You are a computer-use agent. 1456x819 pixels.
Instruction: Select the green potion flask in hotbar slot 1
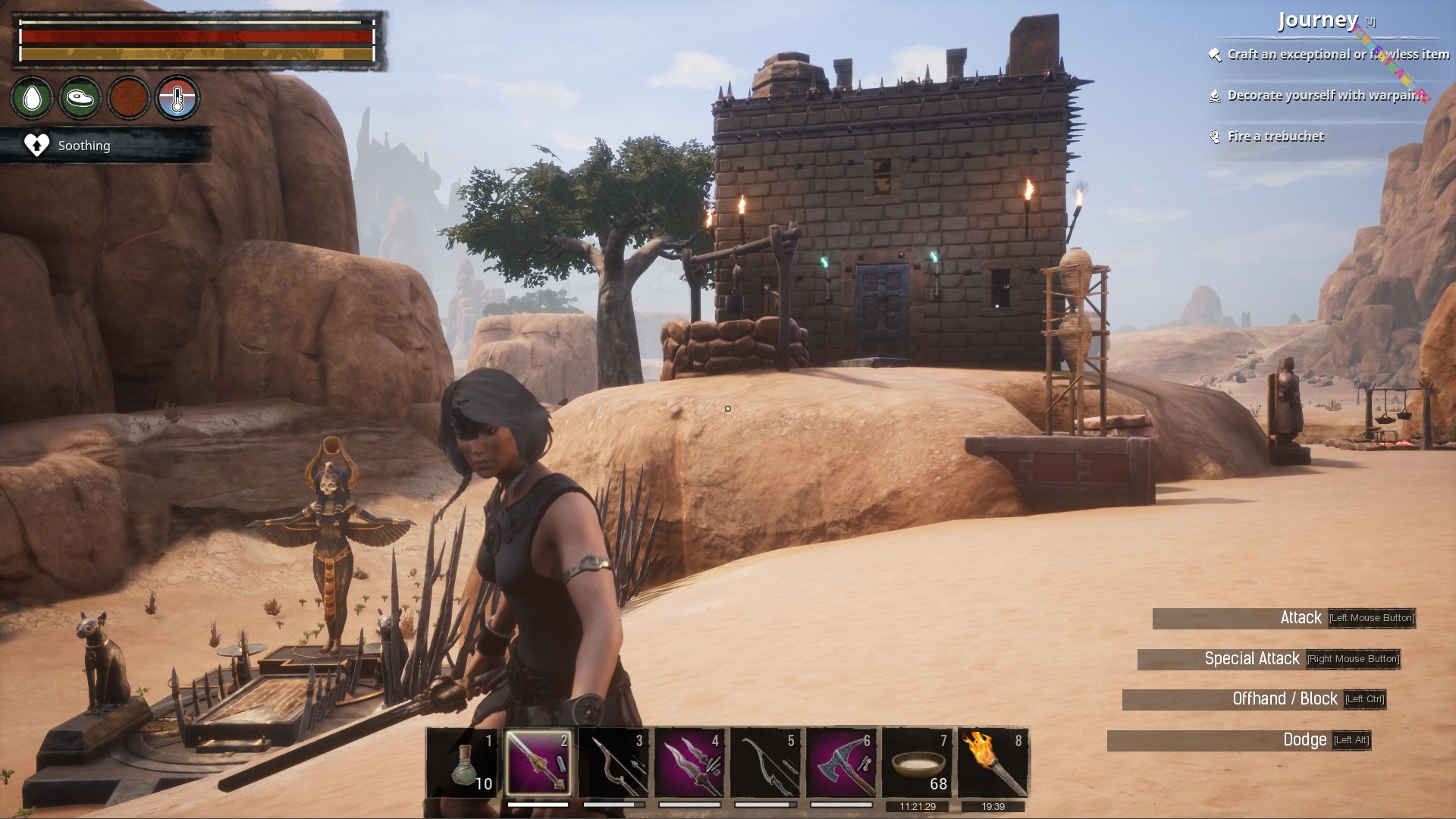click(463, 762)
